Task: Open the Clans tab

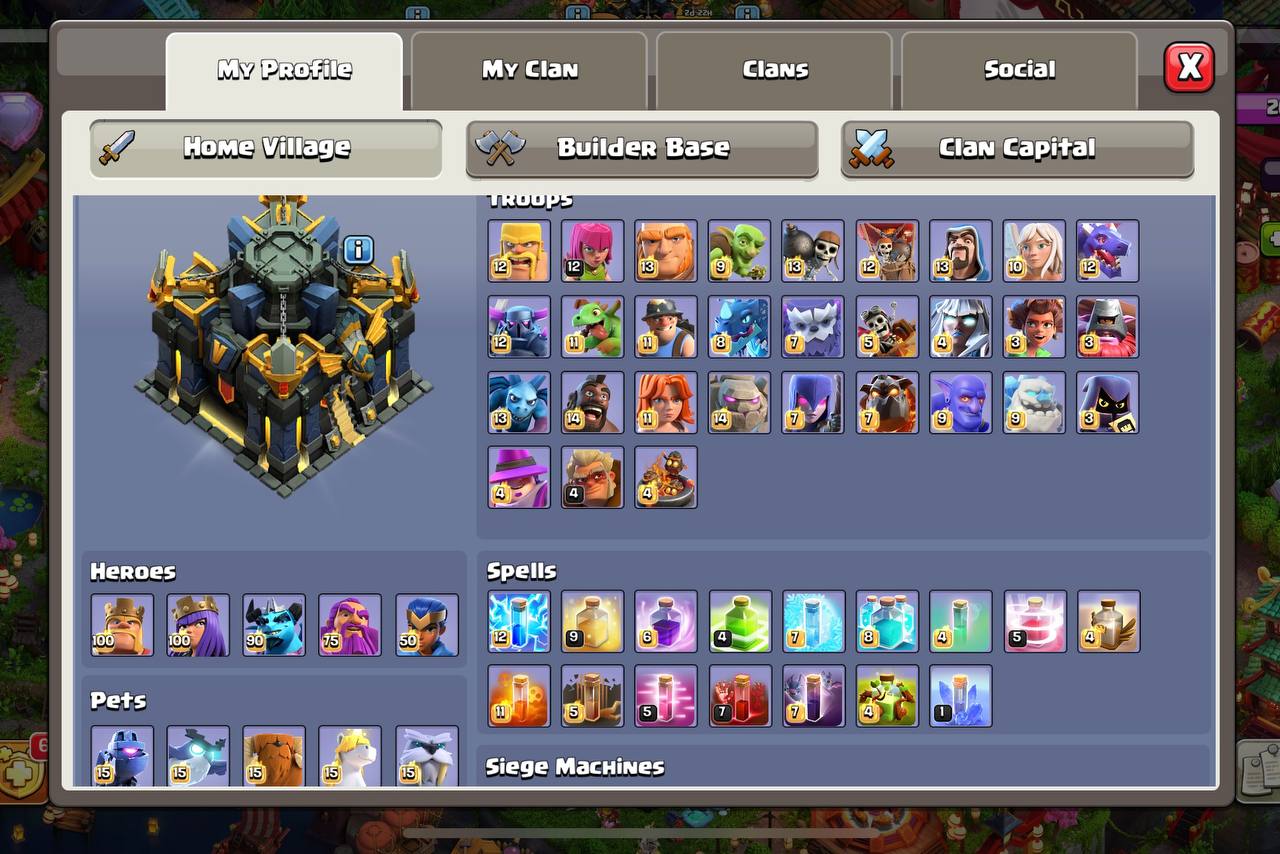Action: pos(774,70)
